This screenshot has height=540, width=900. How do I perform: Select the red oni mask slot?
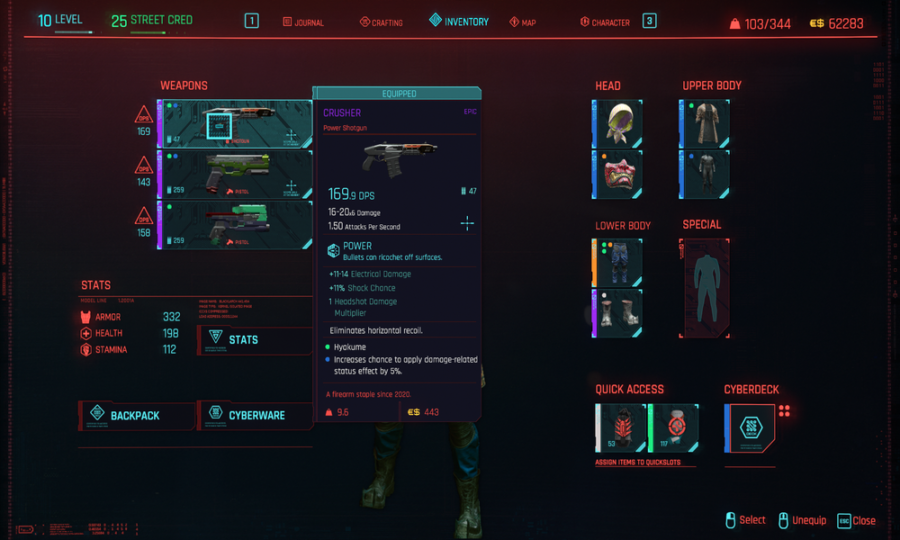point(621,174)
